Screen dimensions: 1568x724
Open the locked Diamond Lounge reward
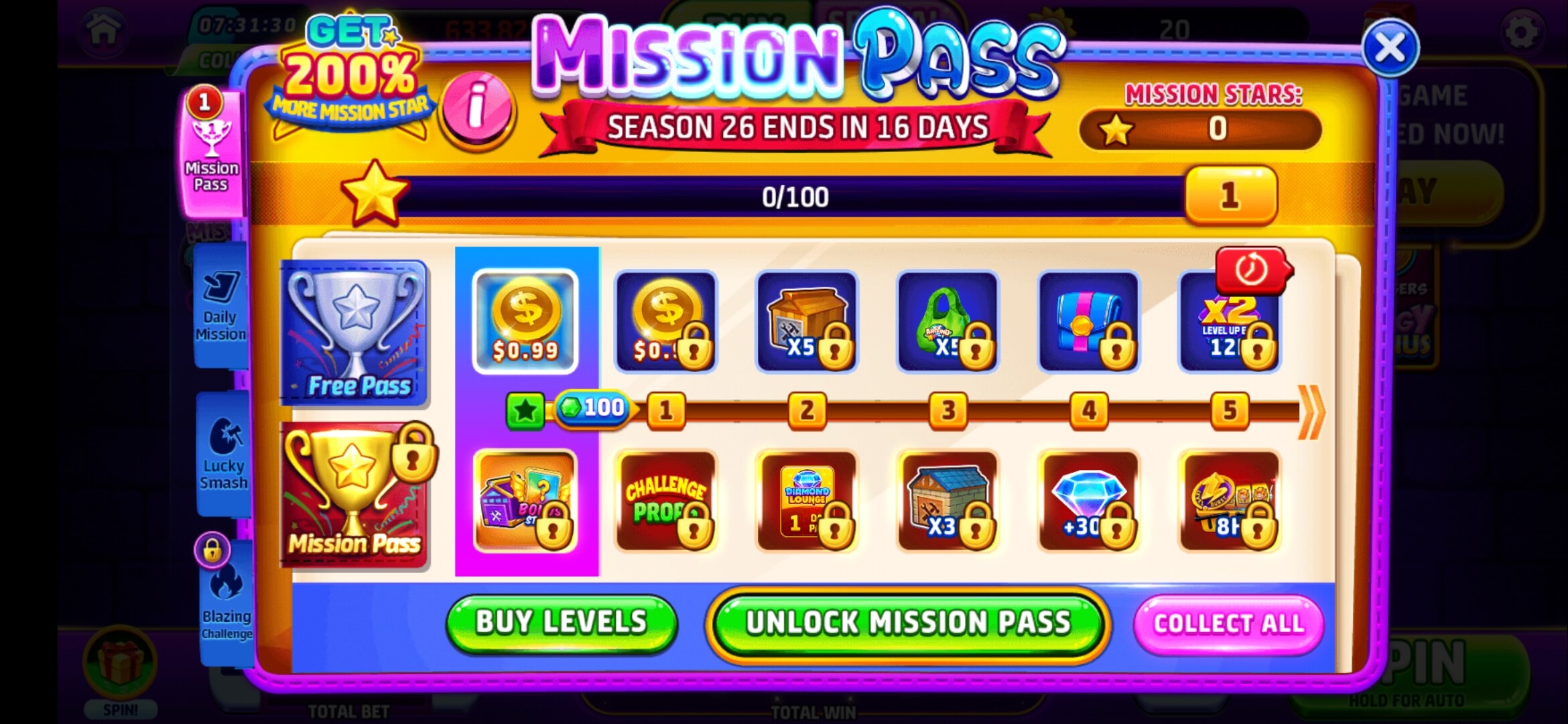[x=807, y=501]
